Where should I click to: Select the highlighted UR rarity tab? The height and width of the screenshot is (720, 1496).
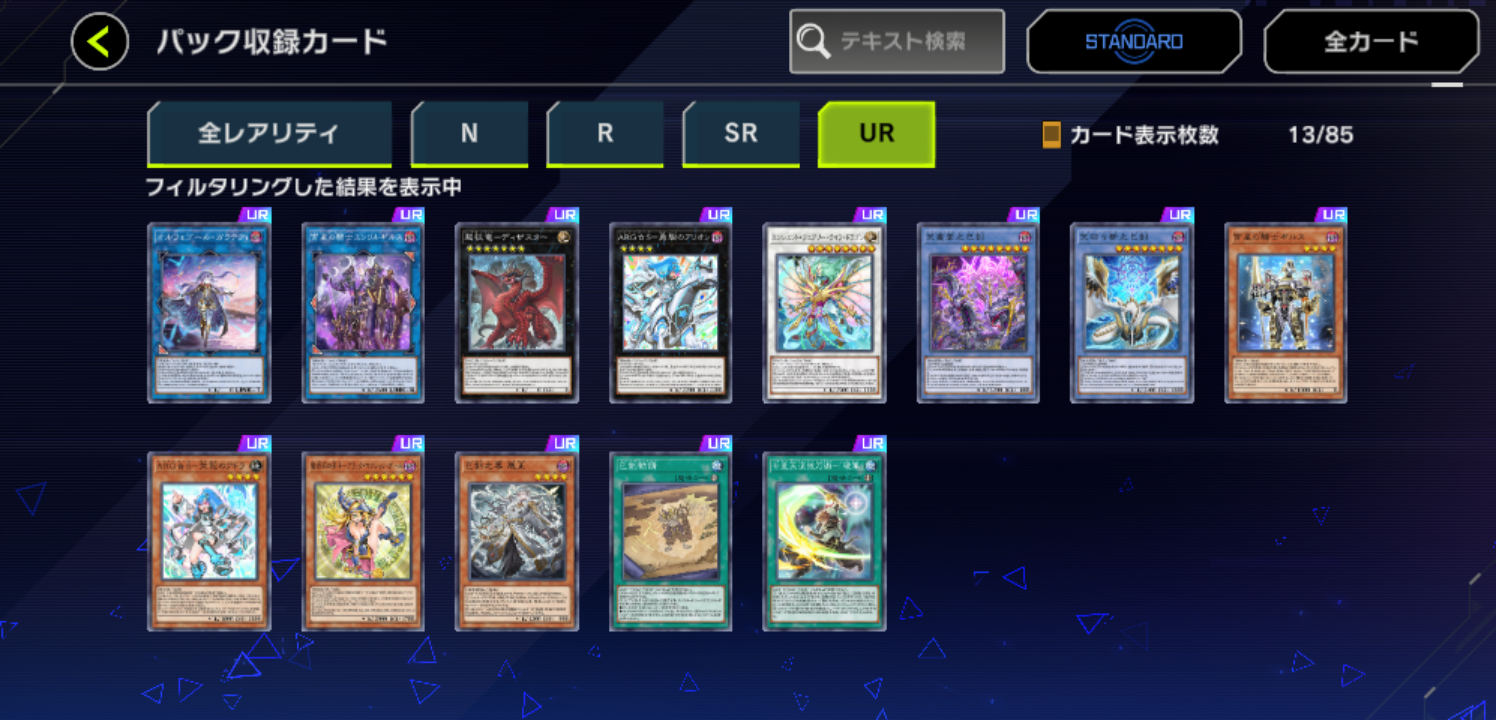[876, 134]
